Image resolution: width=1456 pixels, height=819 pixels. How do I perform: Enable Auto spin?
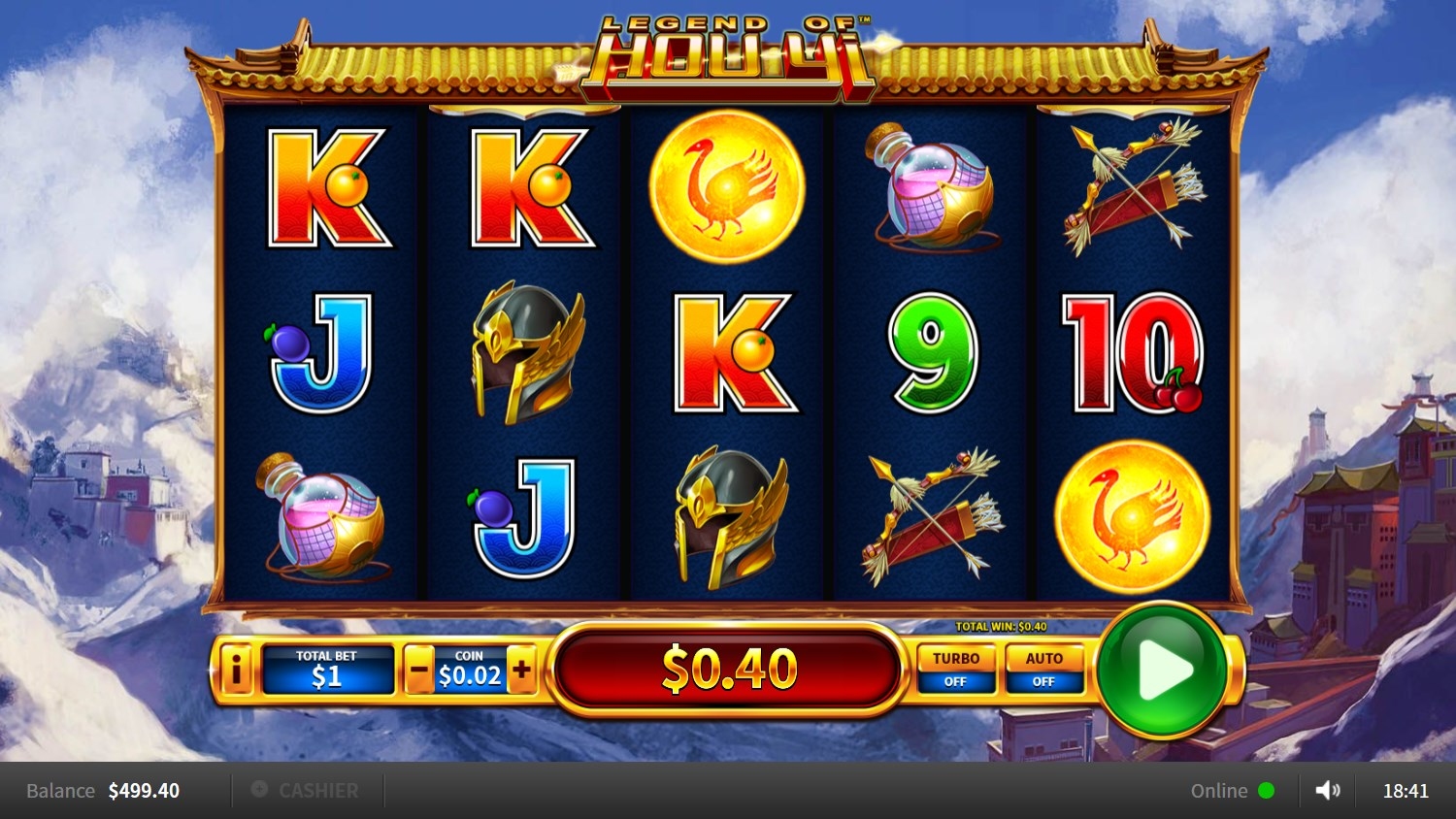tap(1043, 670)
